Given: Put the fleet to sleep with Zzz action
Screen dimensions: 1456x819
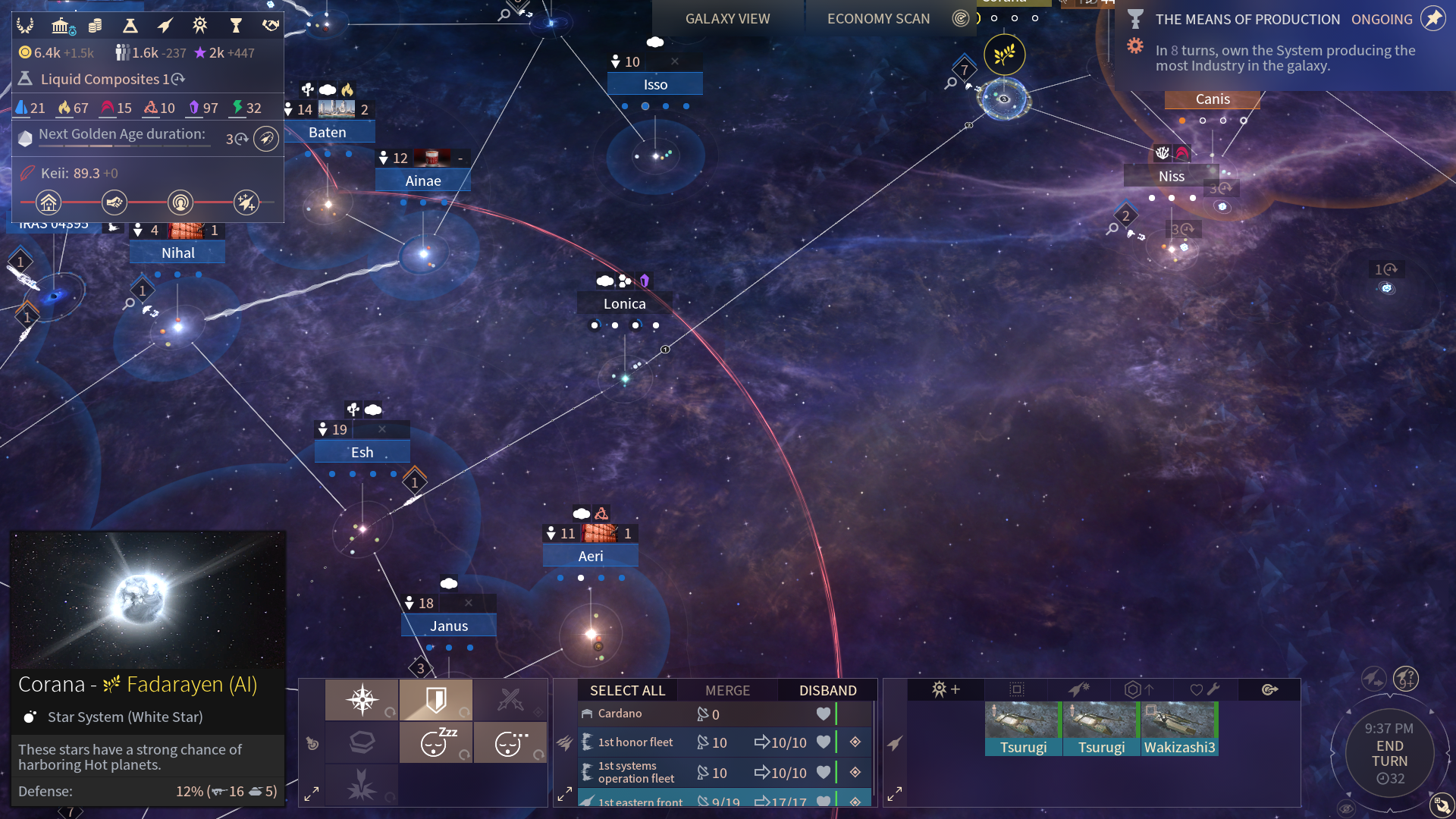Looking at the screenshot, I should (436, 742).
